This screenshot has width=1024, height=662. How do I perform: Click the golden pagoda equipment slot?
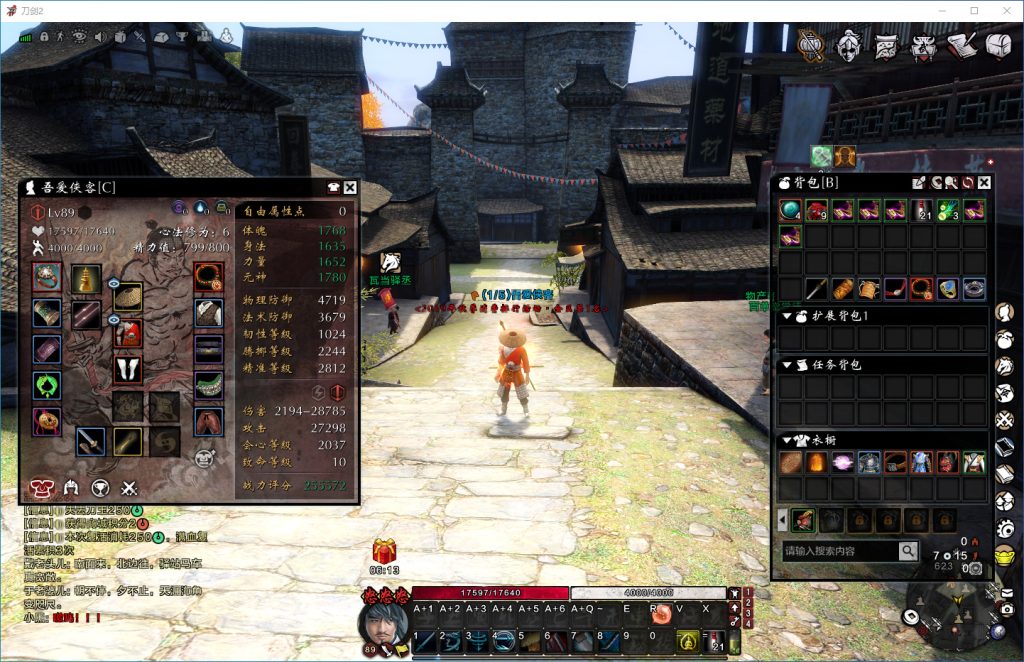[x=86, y=279]
